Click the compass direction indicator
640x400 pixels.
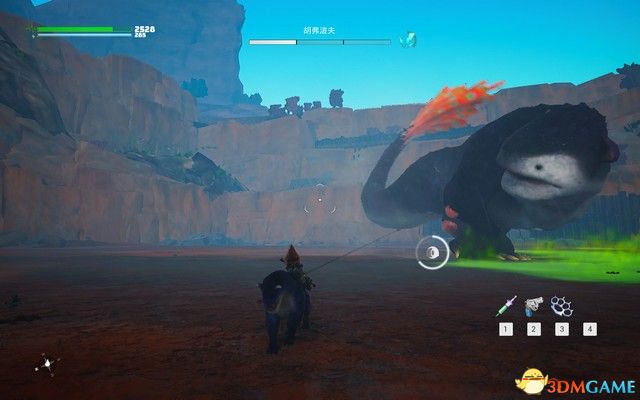click(x=45, y=364)
